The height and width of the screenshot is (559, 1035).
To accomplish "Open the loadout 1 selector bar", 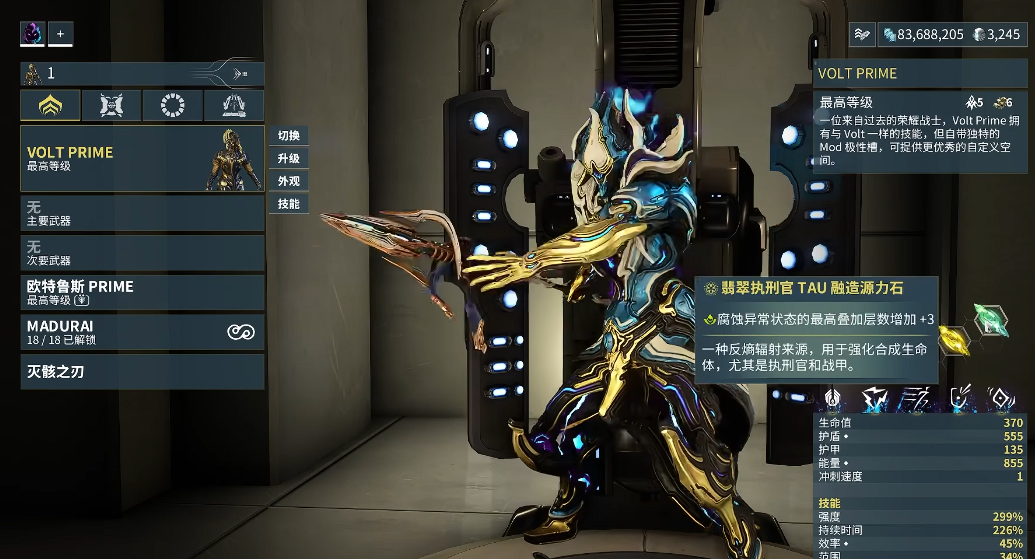I will 142,73.
